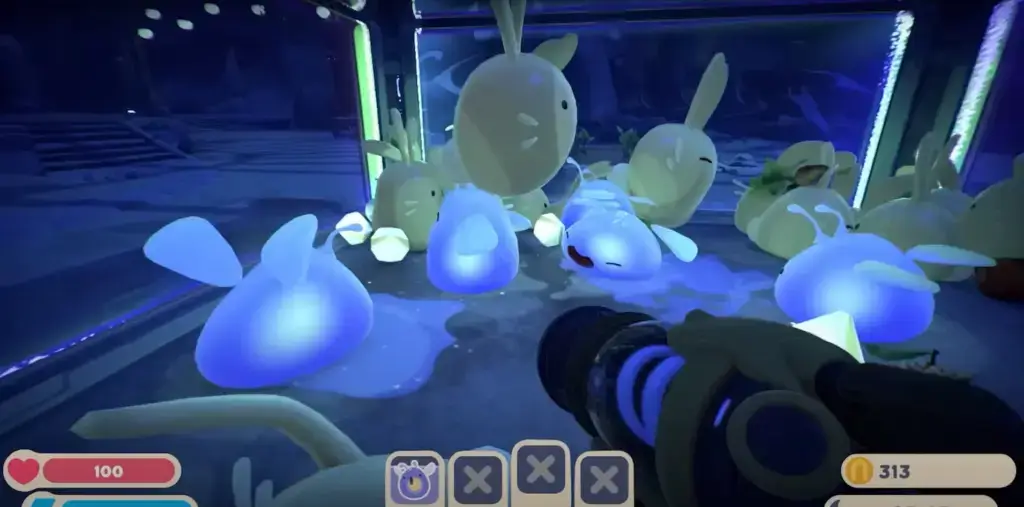Screen dimensions: 1024x507
Task: Select the raised empty vacpack slot
Action: point(541,470)
